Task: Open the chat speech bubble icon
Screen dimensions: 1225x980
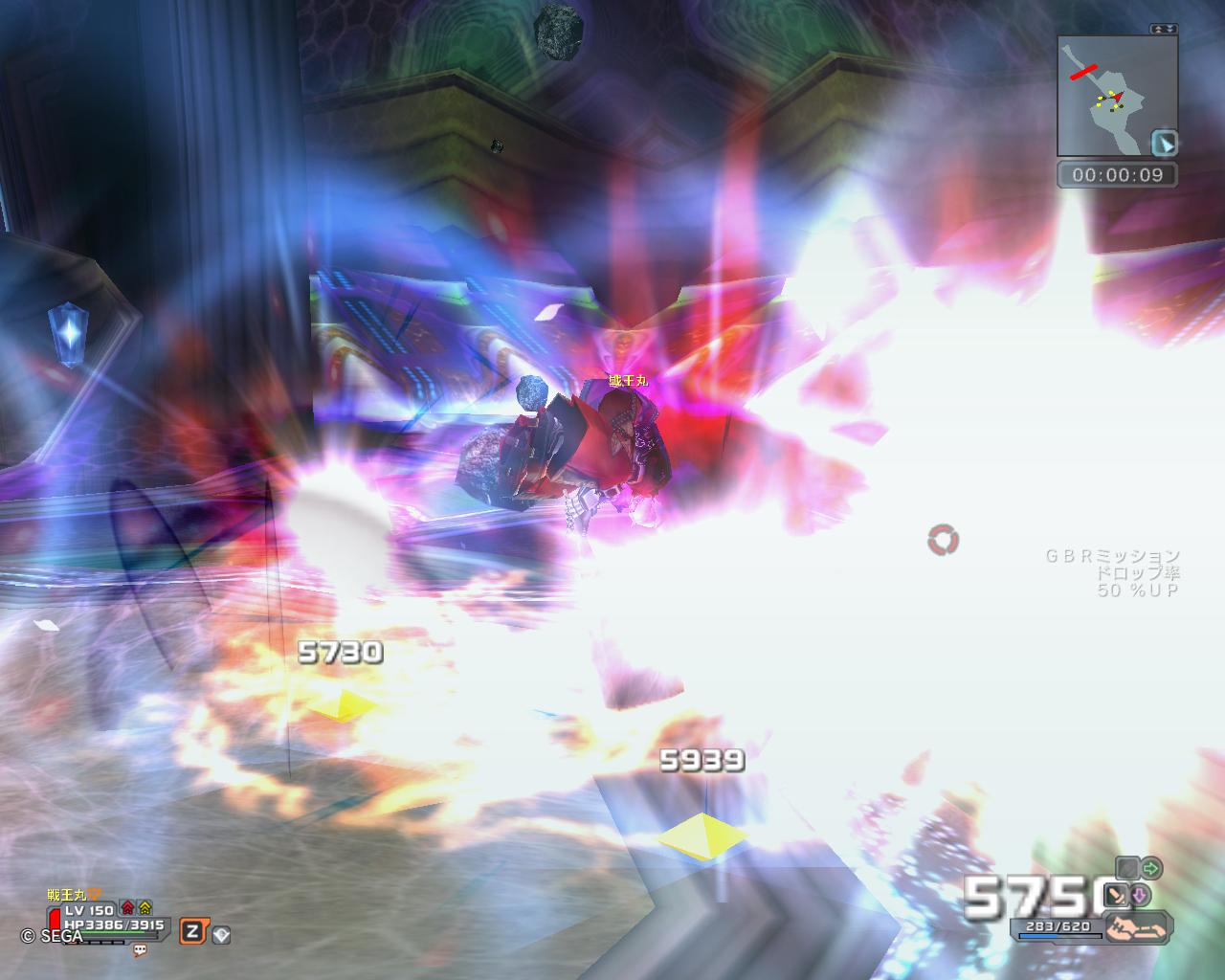Action: click(141, 950)
